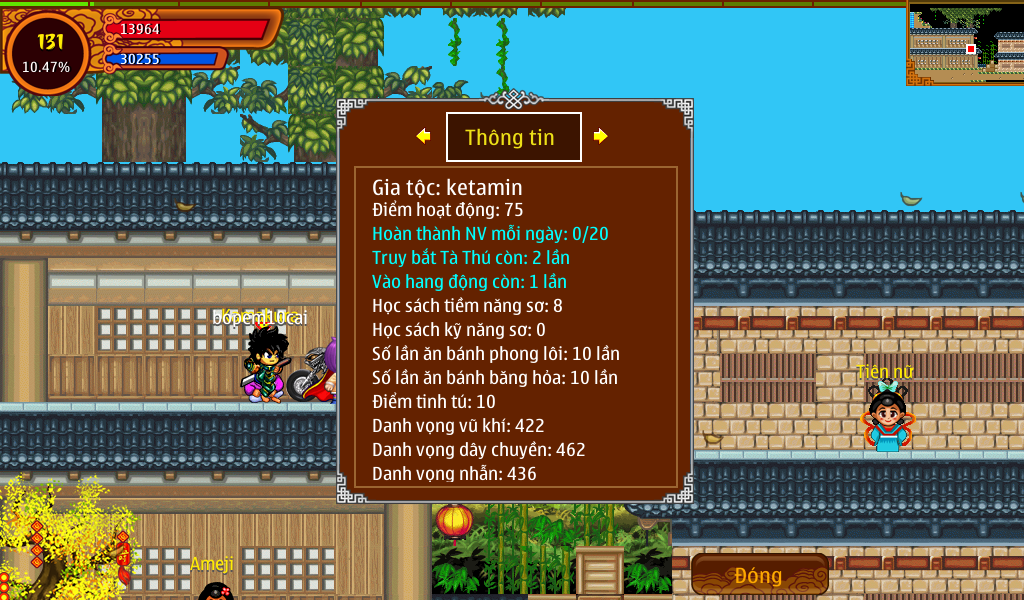1024x600 pixels.
Task: Click the level 131 character badge
Action: [48, 52]
